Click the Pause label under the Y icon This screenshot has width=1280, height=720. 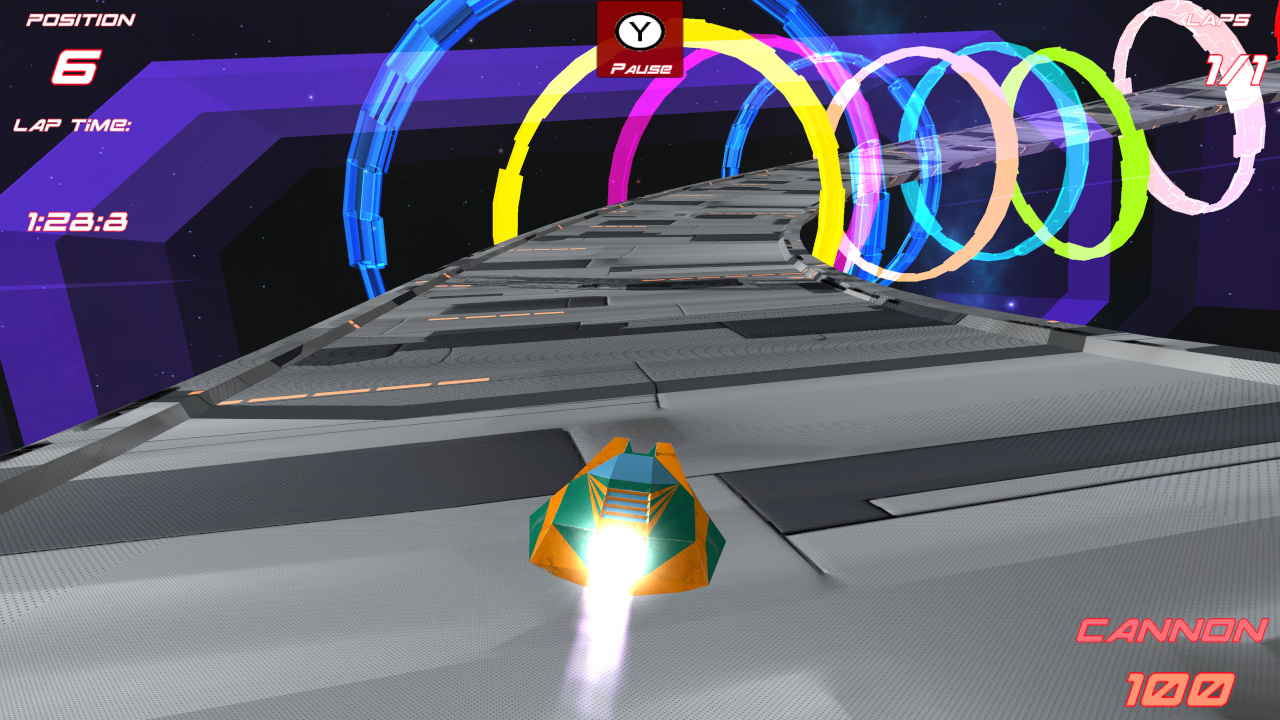pos(640,68)
